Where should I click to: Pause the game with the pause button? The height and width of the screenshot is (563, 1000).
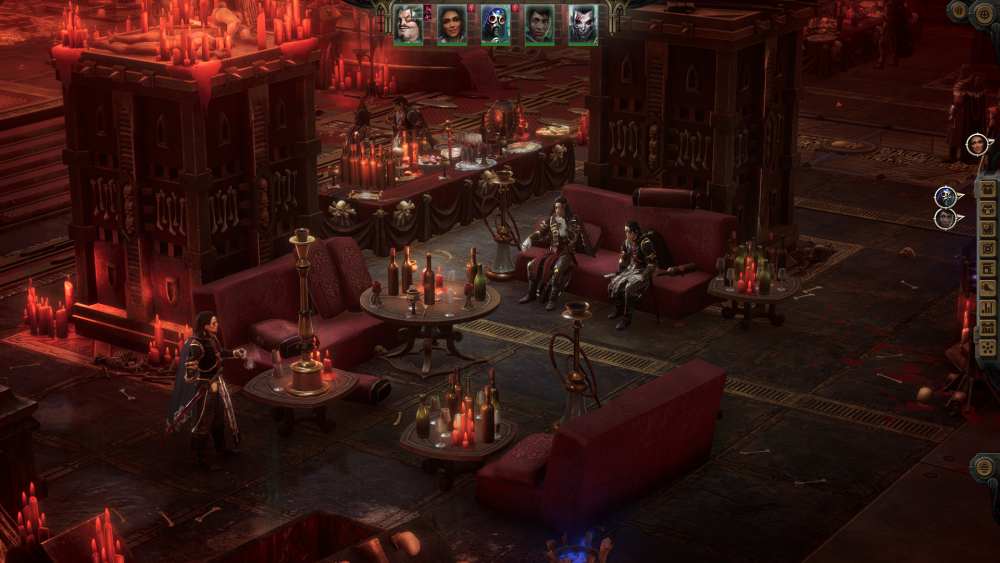957,11
